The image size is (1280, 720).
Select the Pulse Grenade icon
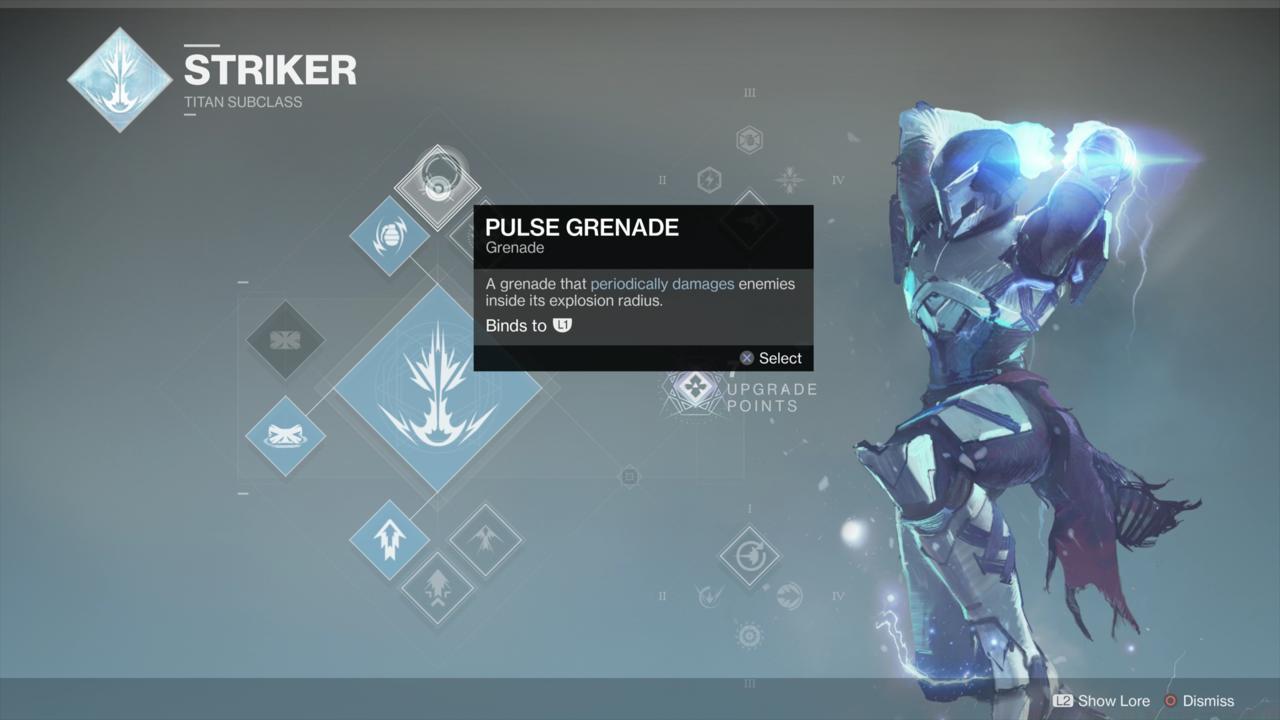click(x=437, y=185)
